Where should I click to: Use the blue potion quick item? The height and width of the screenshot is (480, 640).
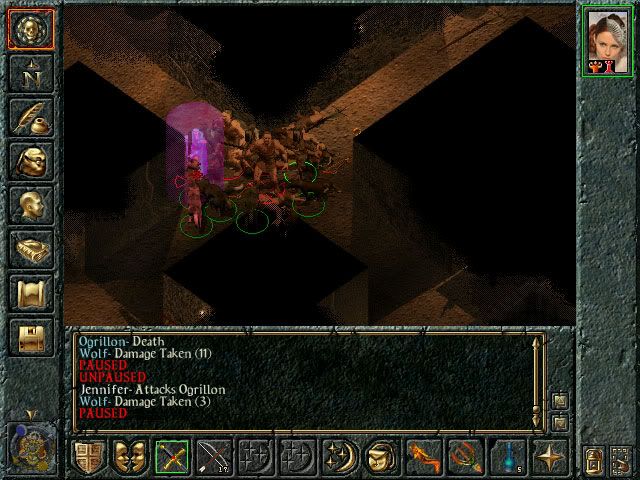pyautogui.click(x=508, y=458)
